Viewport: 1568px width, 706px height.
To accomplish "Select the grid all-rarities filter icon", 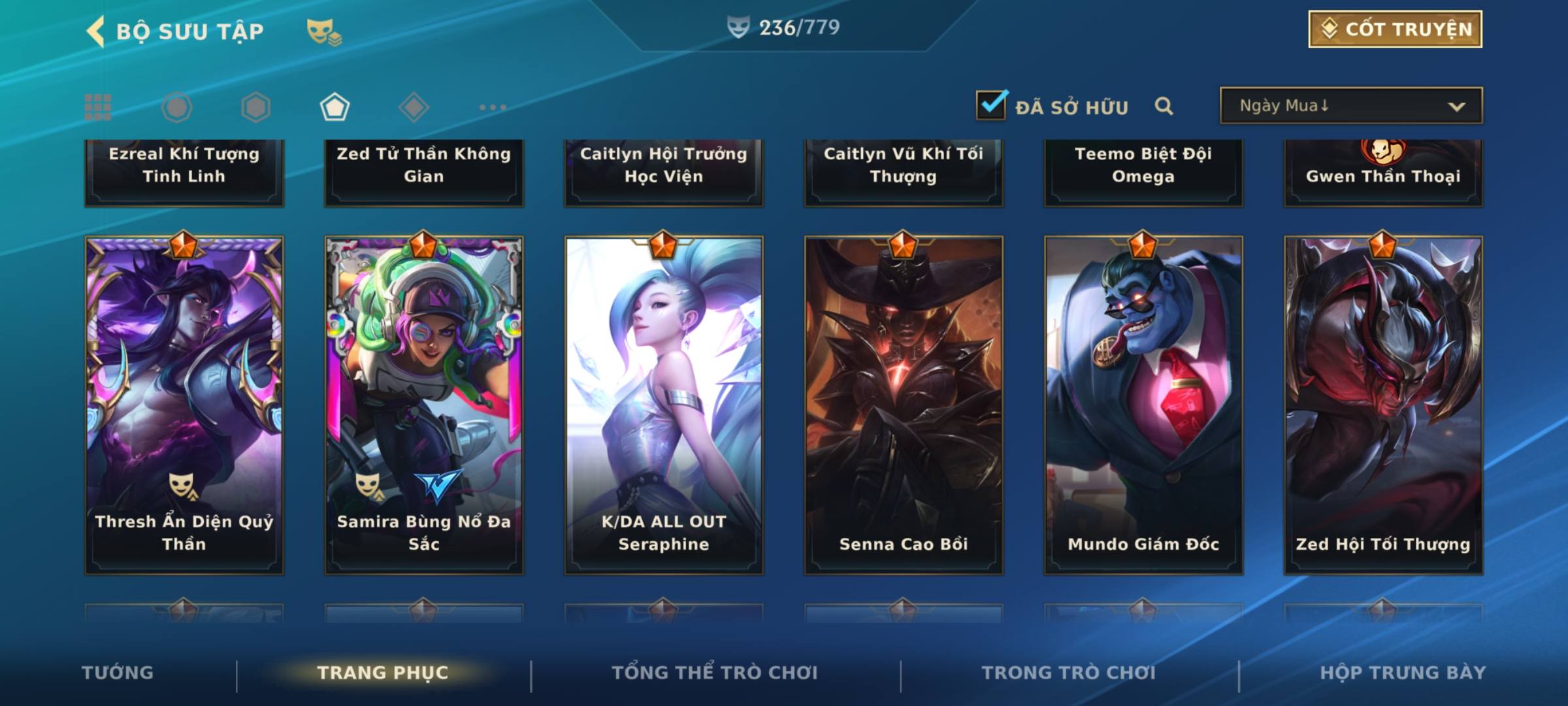I will [x=98, y=107].
